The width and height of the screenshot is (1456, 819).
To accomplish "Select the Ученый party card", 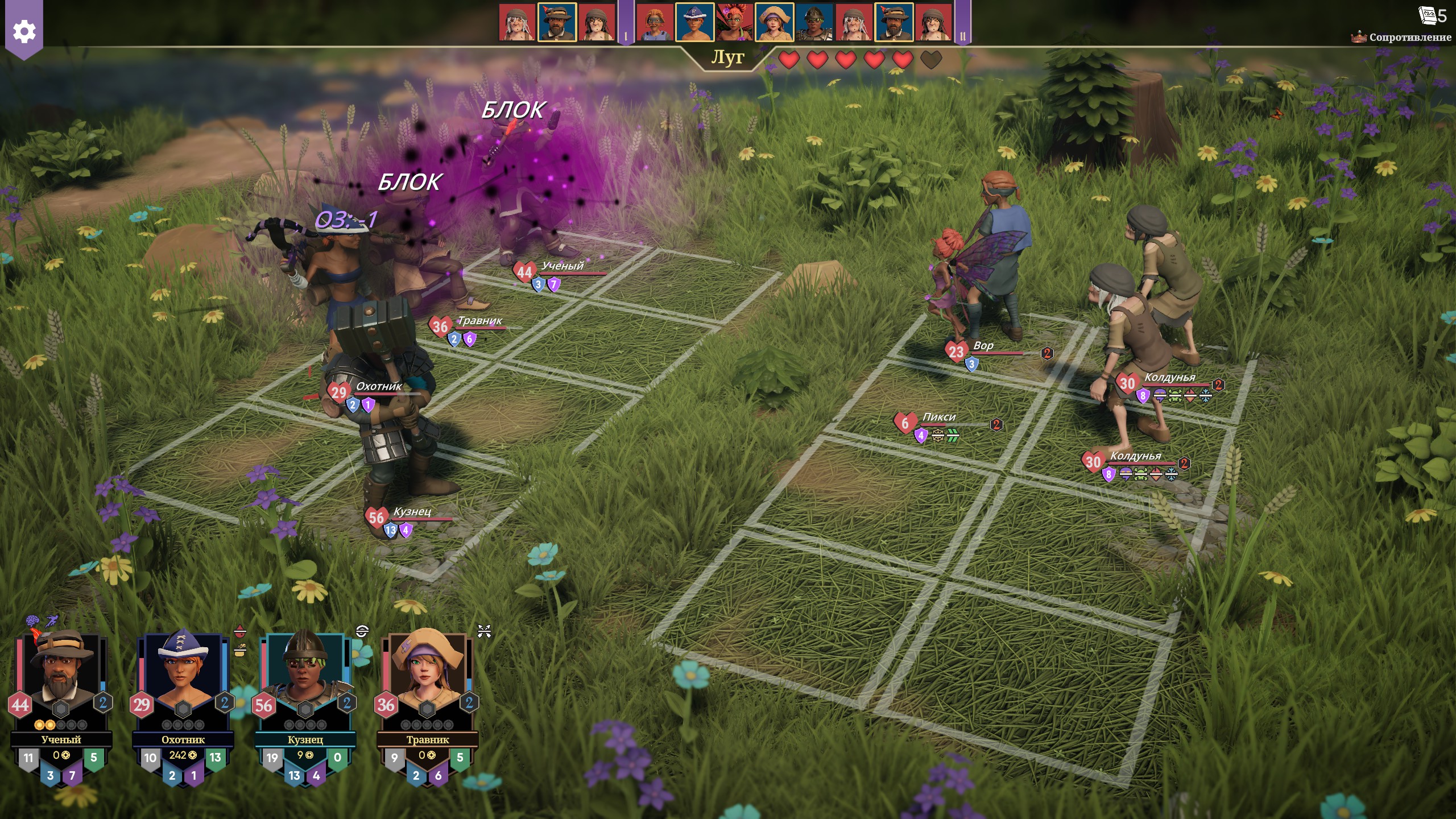I will tap(61, 705).
